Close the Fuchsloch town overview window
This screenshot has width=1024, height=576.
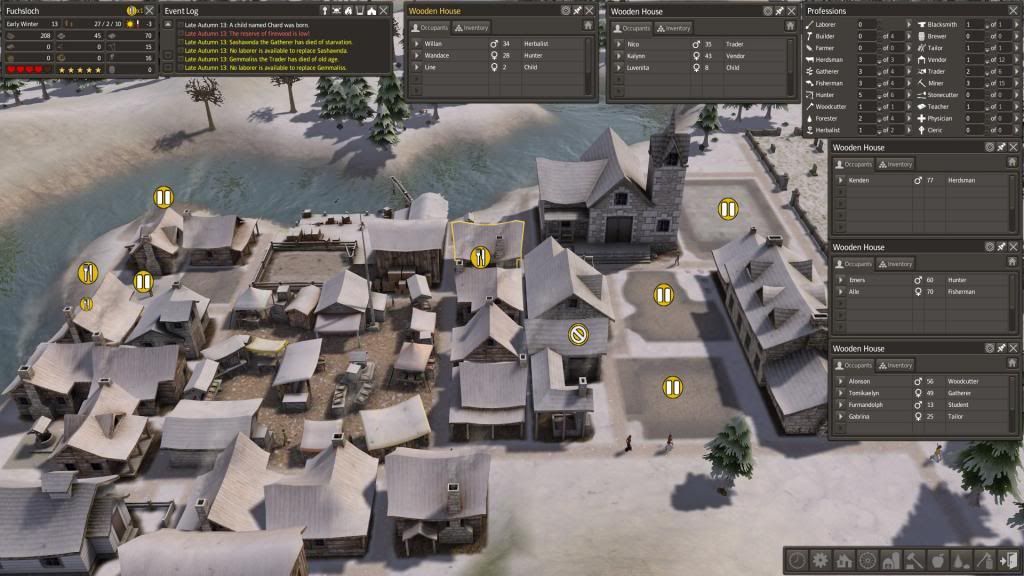pyautogui.click(x=150, y=10)
